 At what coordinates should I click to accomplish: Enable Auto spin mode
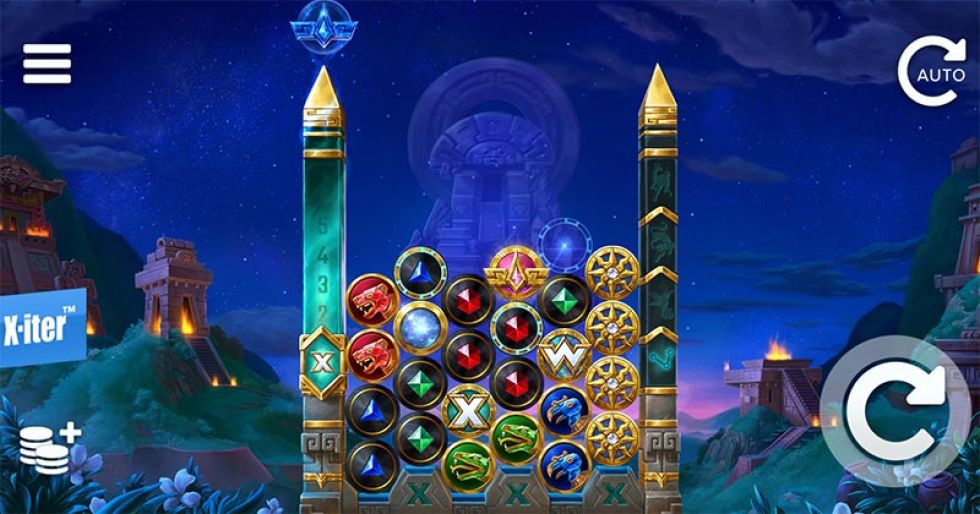coord(931,71)
